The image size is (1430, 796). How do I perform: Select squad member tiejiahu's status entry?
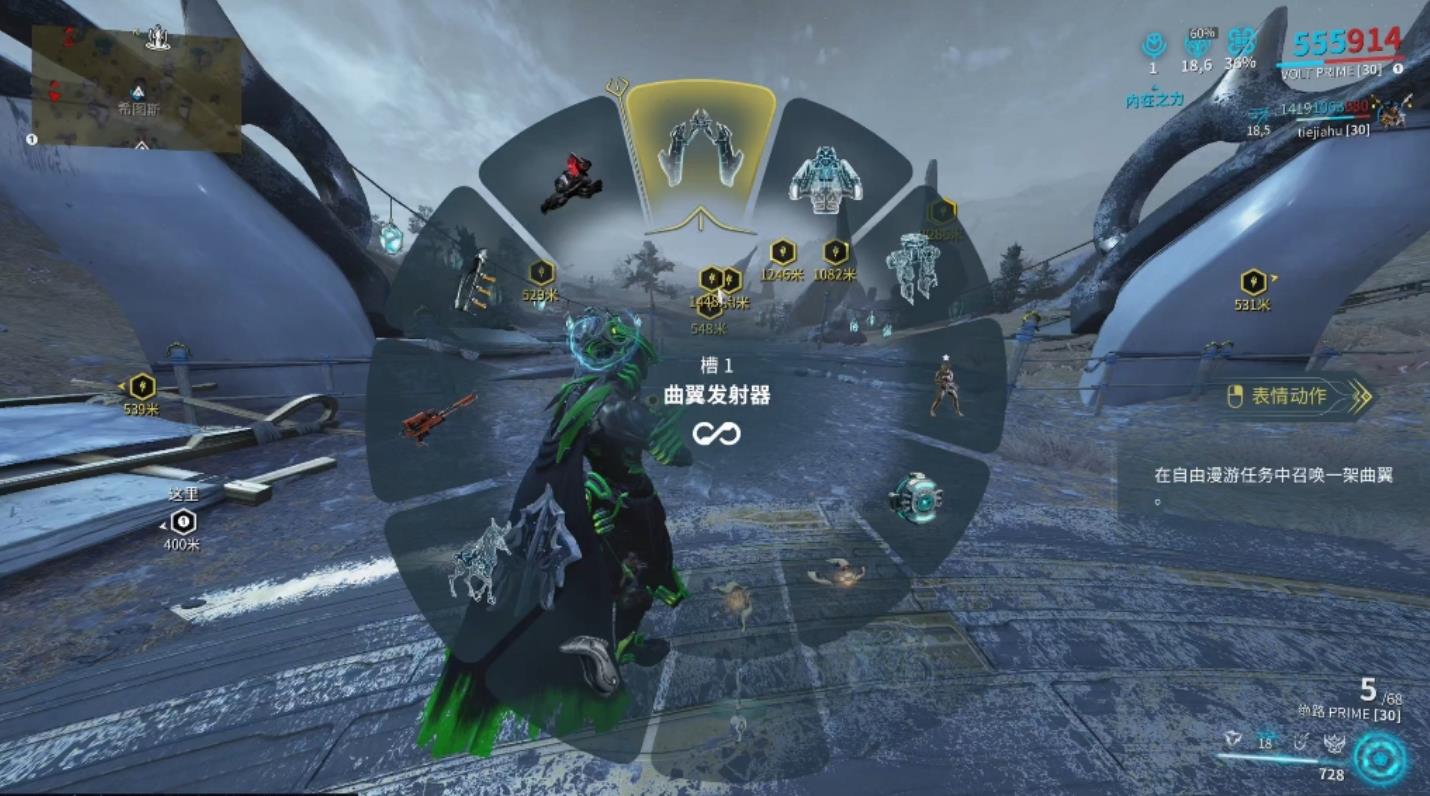(1332, 130)
